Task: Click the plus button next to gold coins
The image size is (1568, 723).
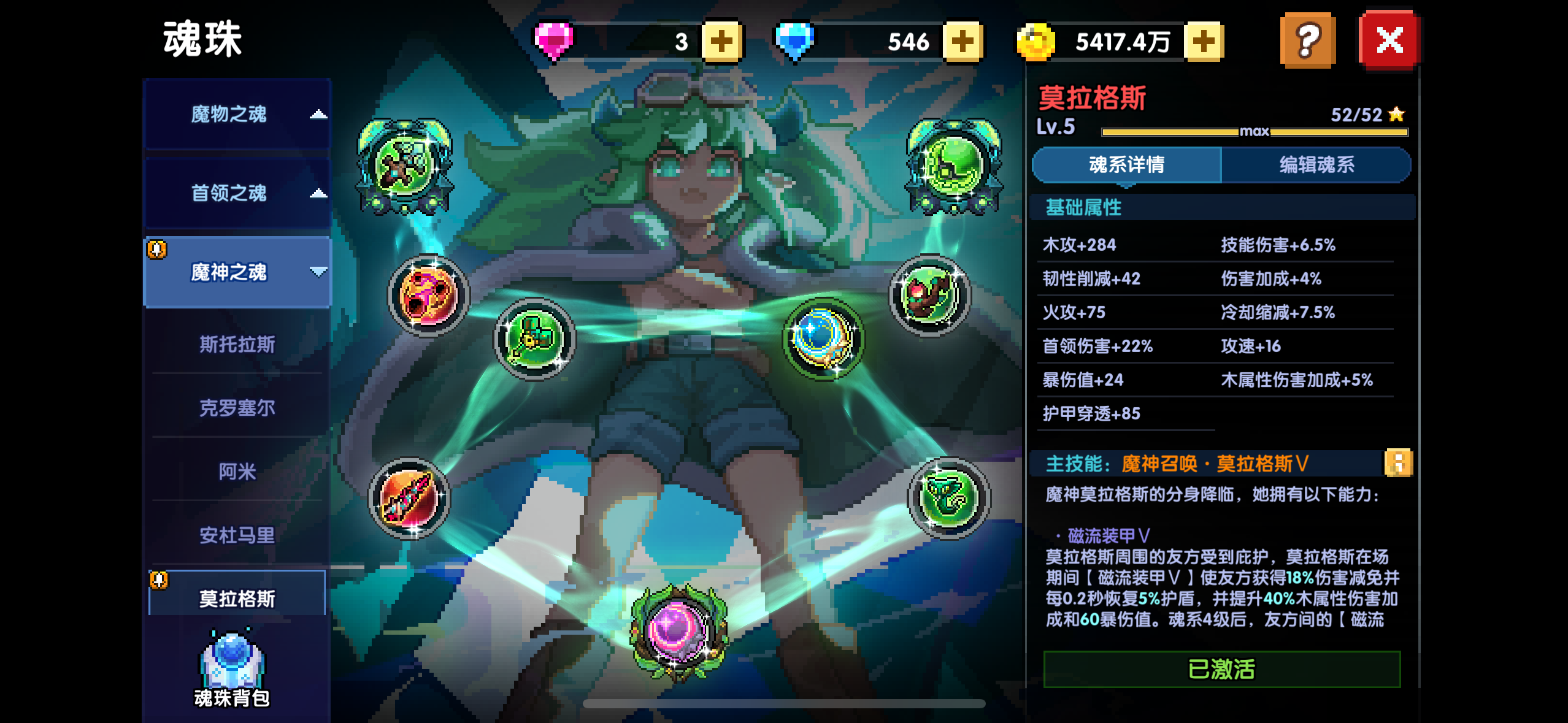Action: (1204, 41)
